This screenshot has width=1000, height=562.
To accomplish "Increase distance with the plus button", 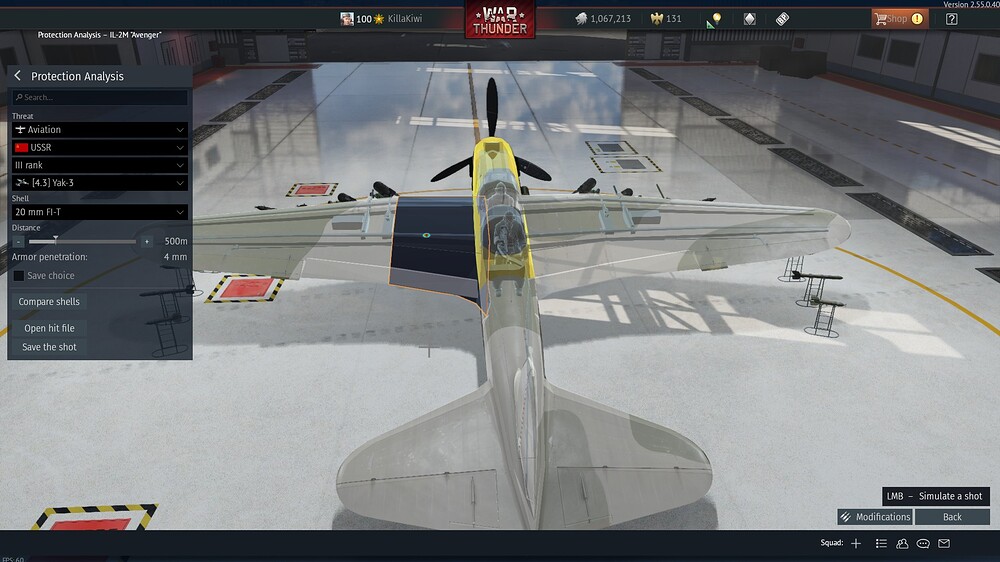I will pos(147,241).
